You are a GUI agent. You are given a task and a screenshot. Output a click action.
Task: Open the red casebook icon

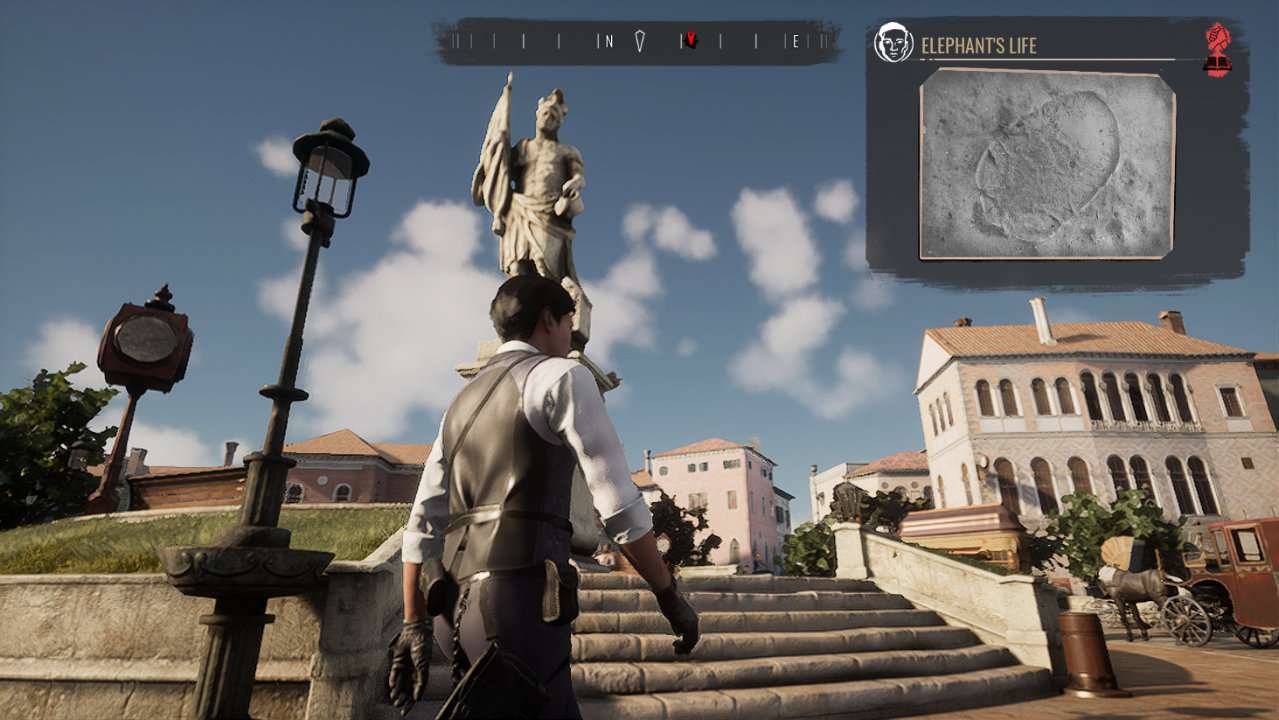click(1217, 50)
